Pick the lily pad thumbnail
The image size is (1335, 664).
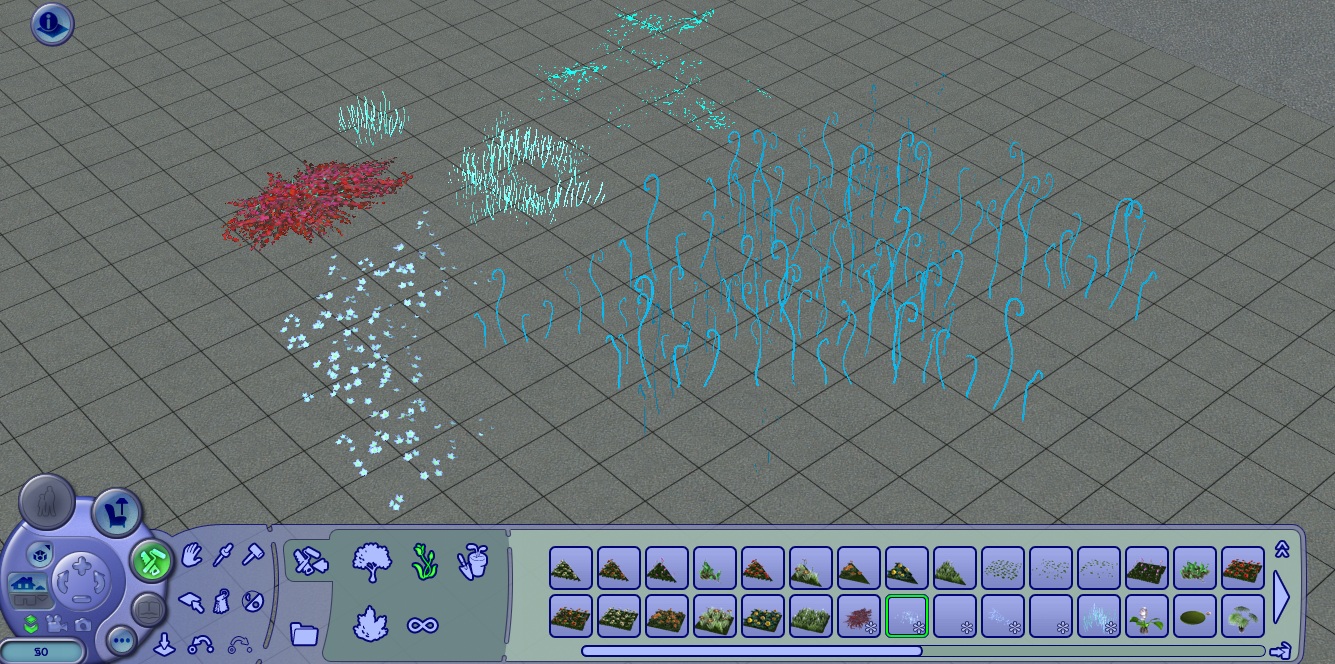[x=1194, y=616]
